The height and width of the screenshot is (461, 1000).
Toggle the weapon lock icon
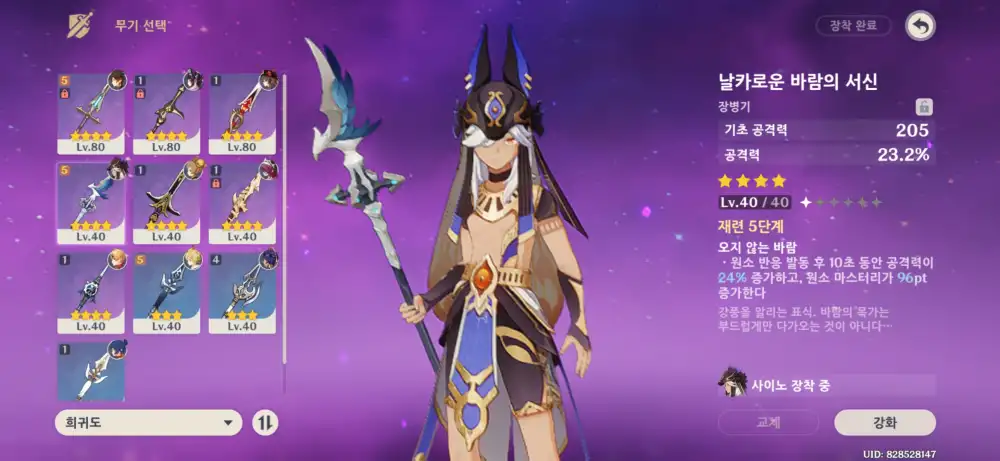coord(925,106)
